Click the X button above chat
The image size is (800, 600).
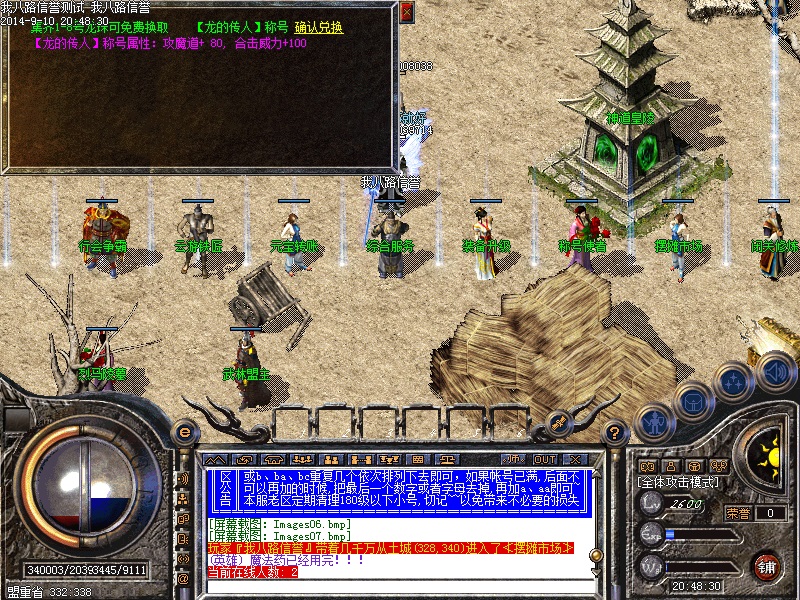pyautogui.click(x=575, y=457)
